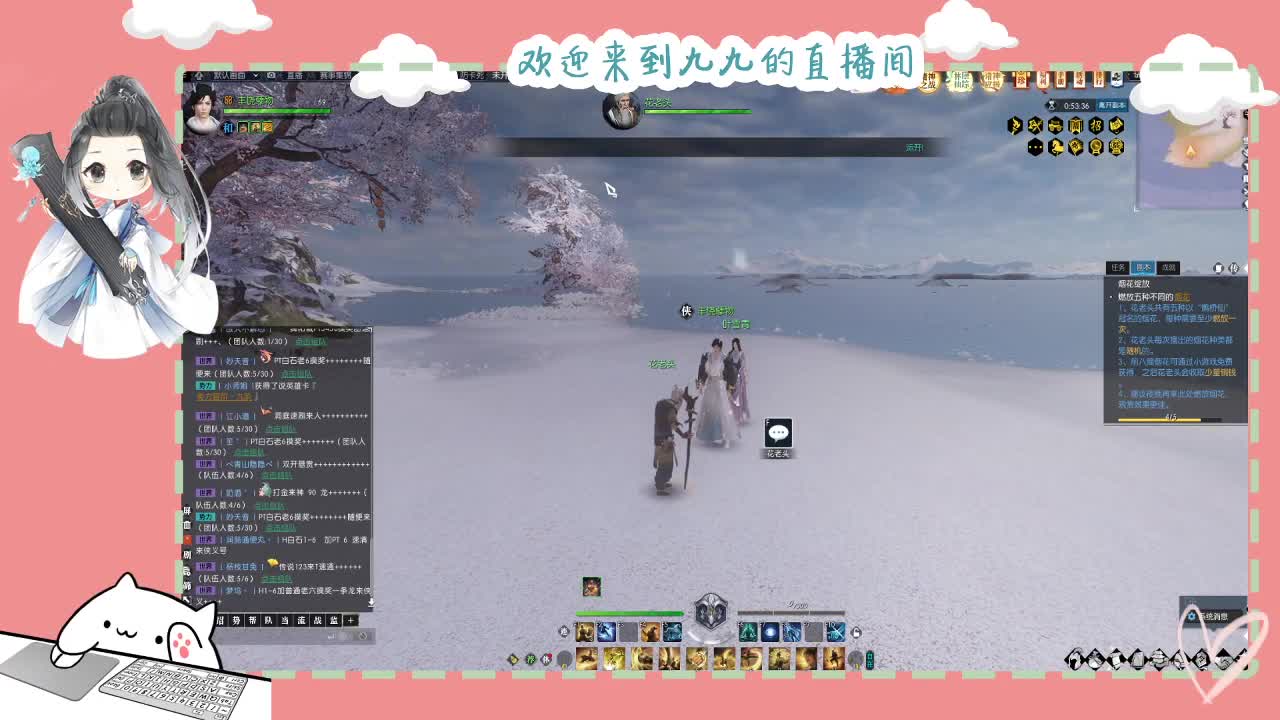Open the chat bubble emote above 花老头

pyautogui.click(x=777, y=431)
